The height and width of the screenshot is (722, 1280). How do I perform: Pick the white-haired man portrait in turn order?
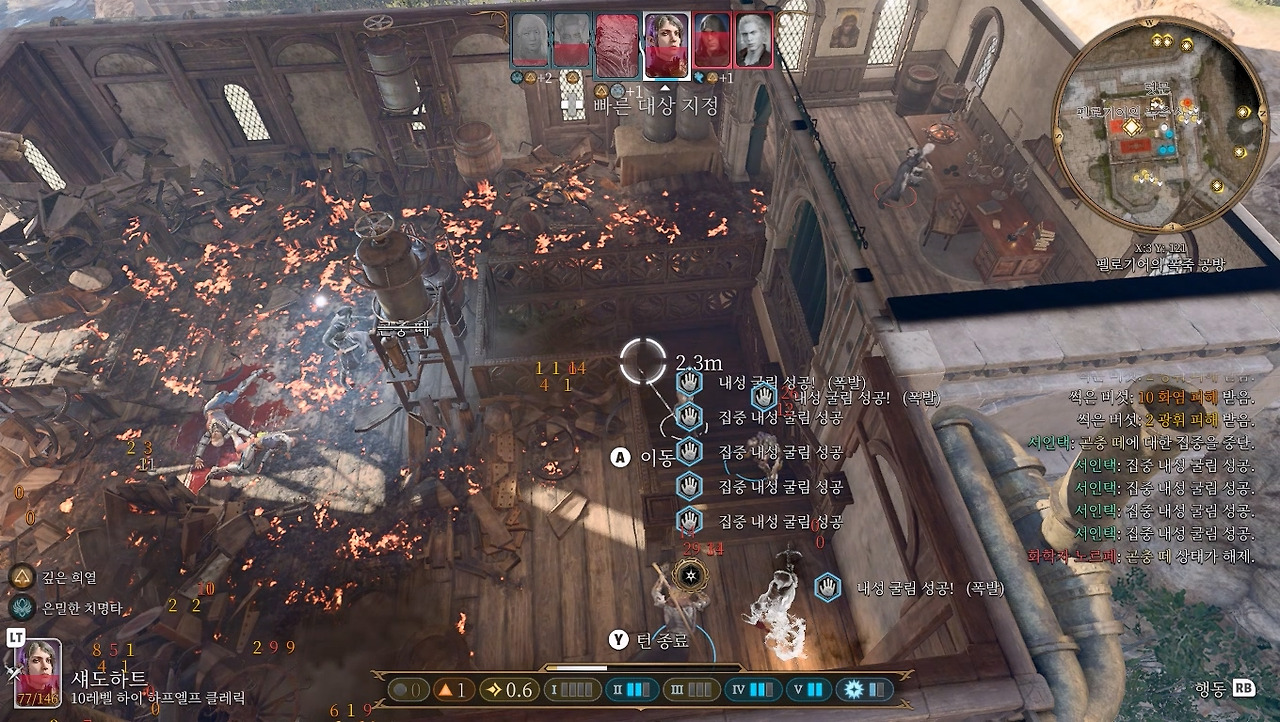pos(754,40)
